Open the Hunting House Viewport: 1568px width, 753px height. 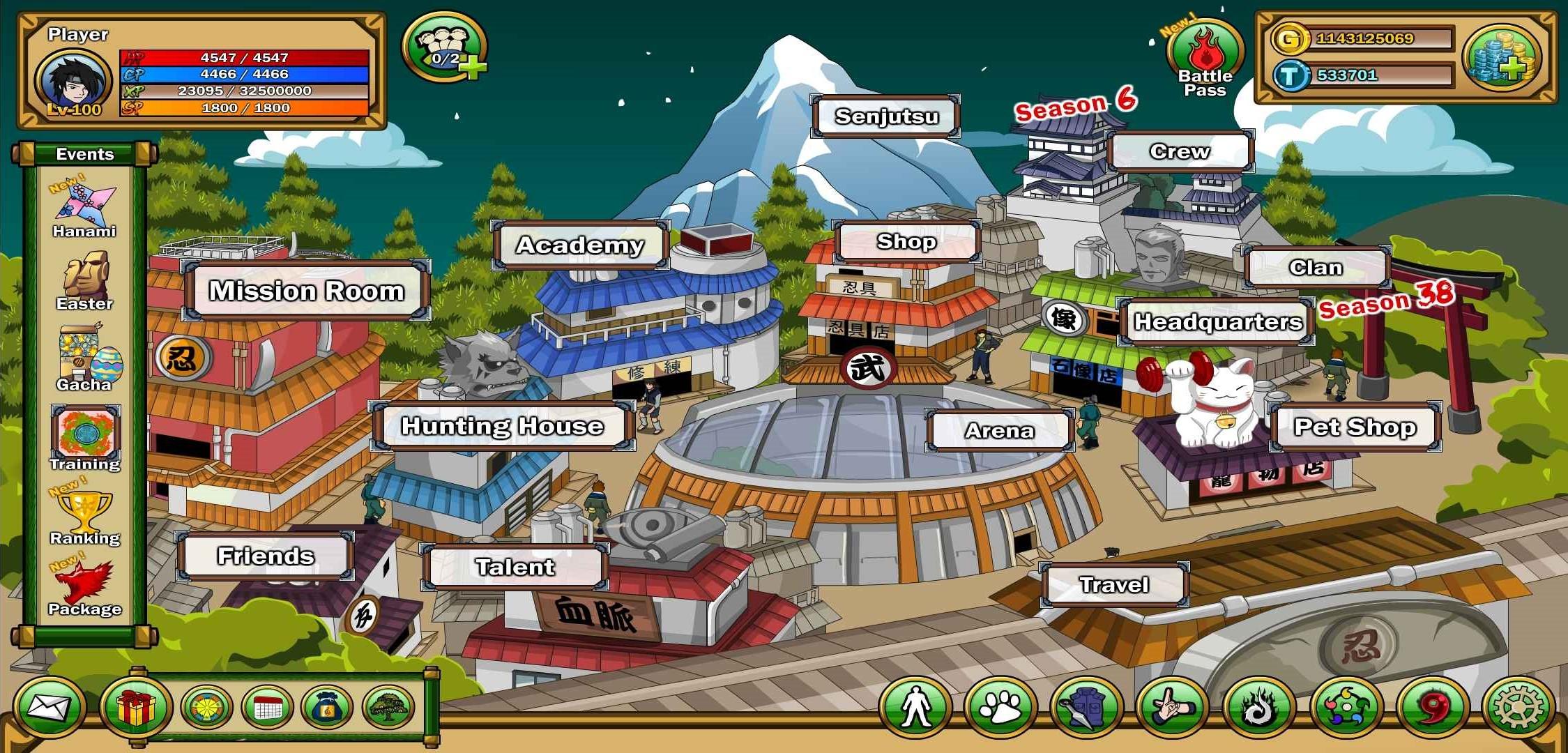pos(502,426)
